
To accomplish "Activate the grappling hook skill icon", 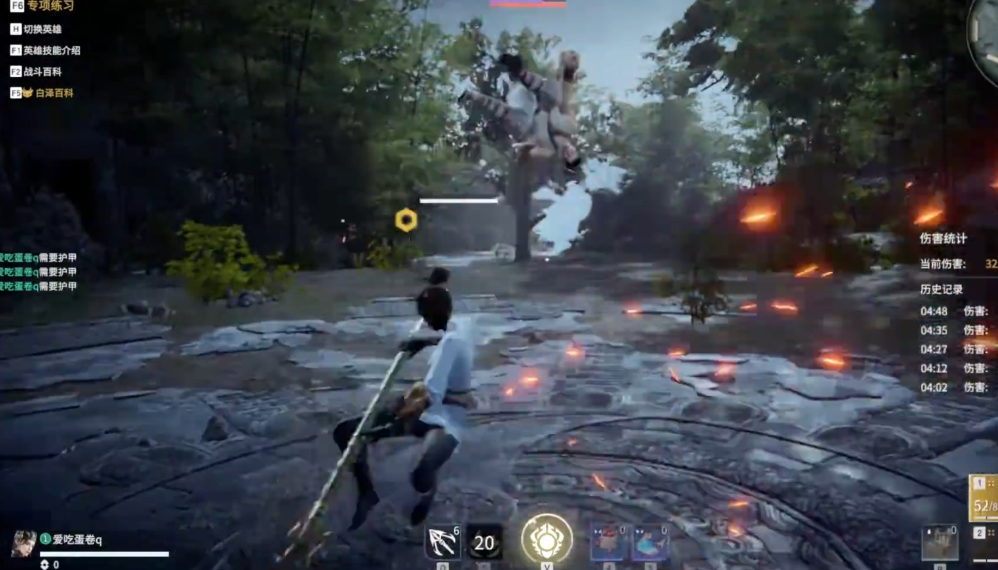I will click(442, 543).
